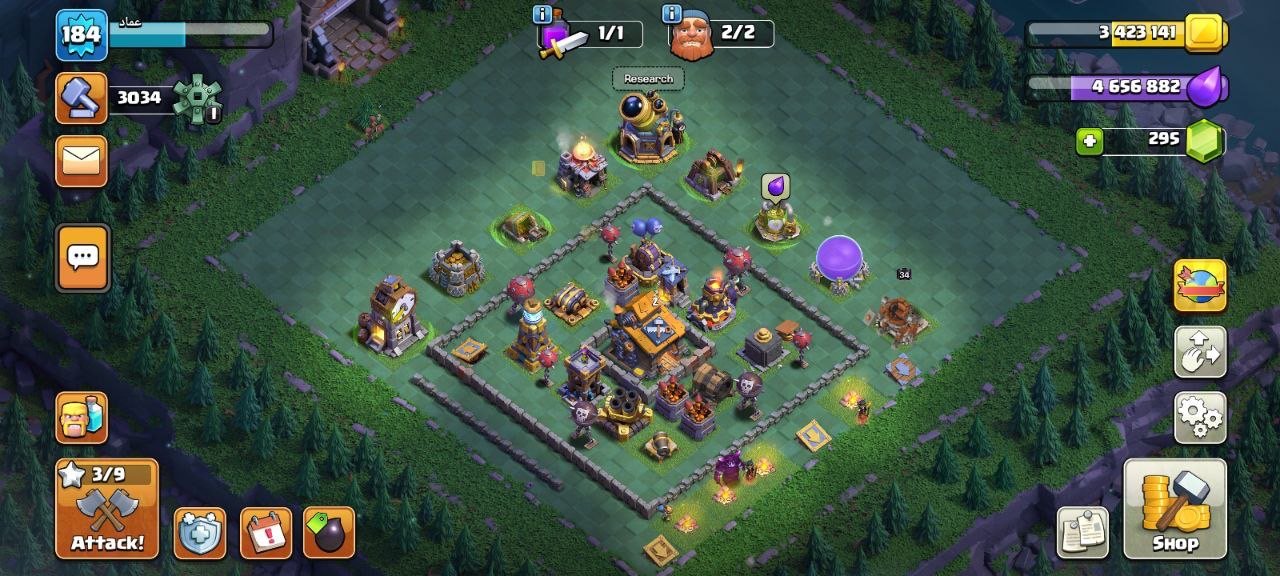Viewport: 1280px width, 576px height.
Task: Open the Shop menu
Action: (x=1174, y=508)
